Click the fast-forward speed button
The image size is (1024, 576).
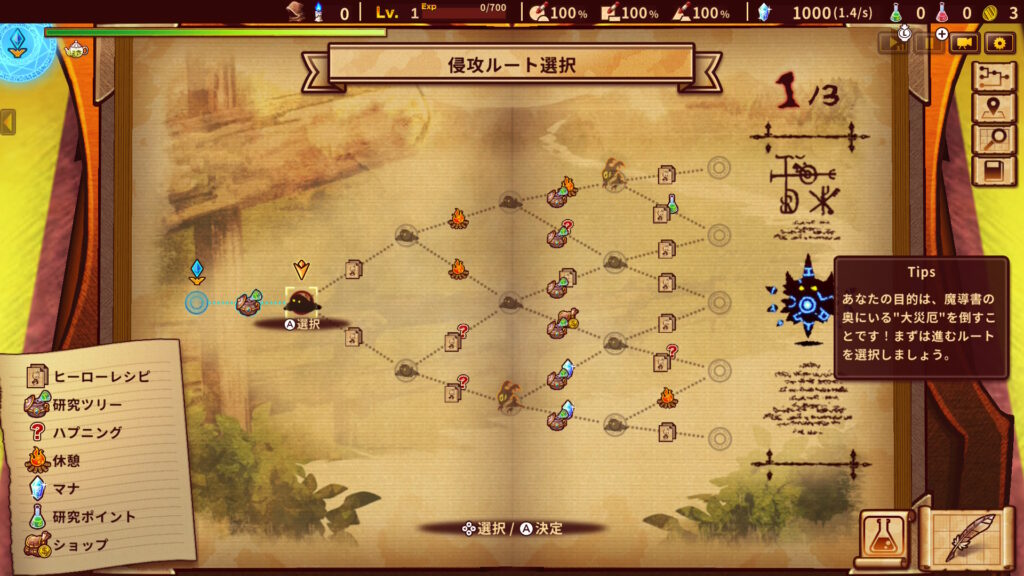click(892, 42)
